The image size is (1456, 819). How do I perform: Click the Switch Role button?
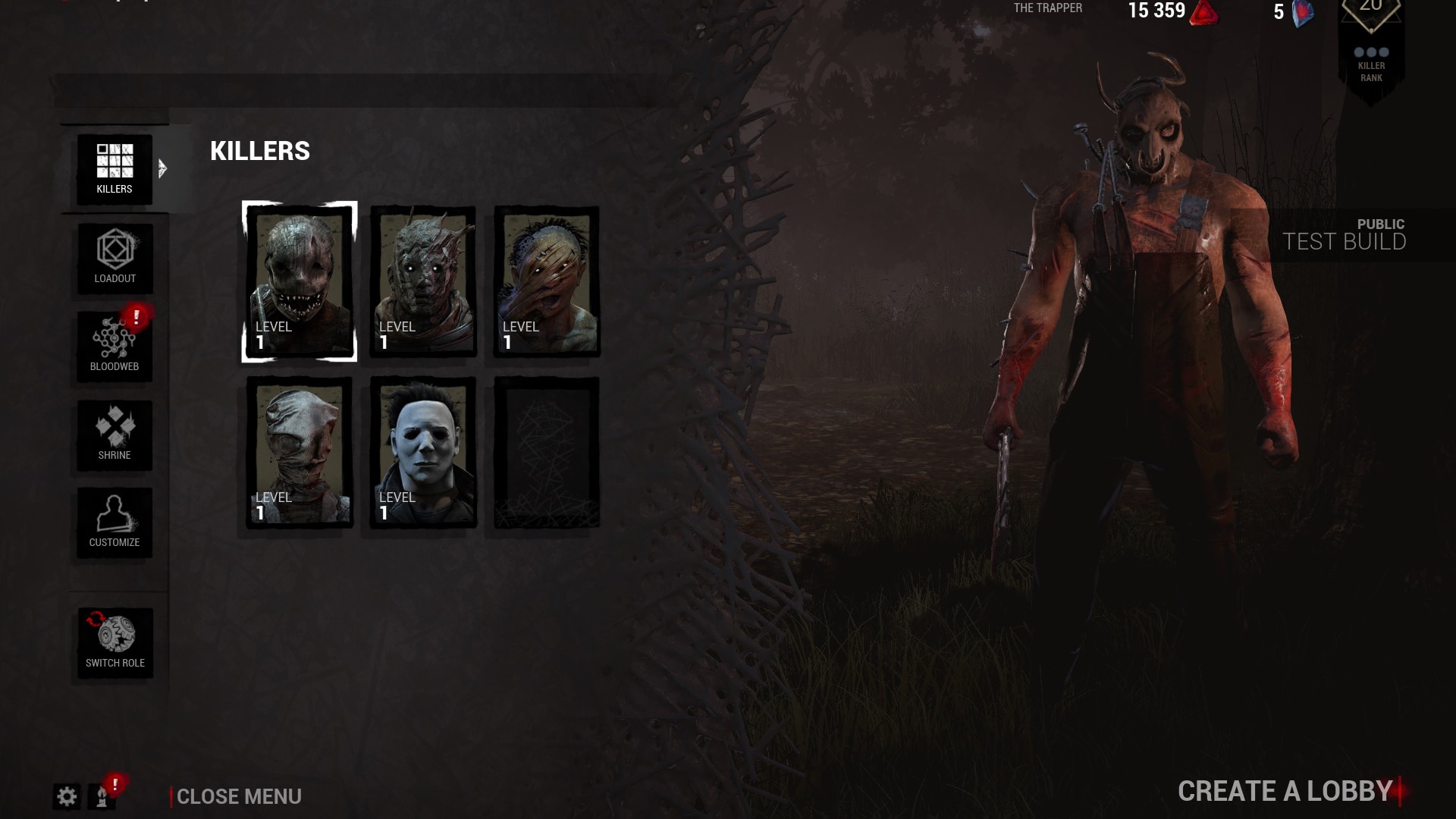tap(115, 642)
